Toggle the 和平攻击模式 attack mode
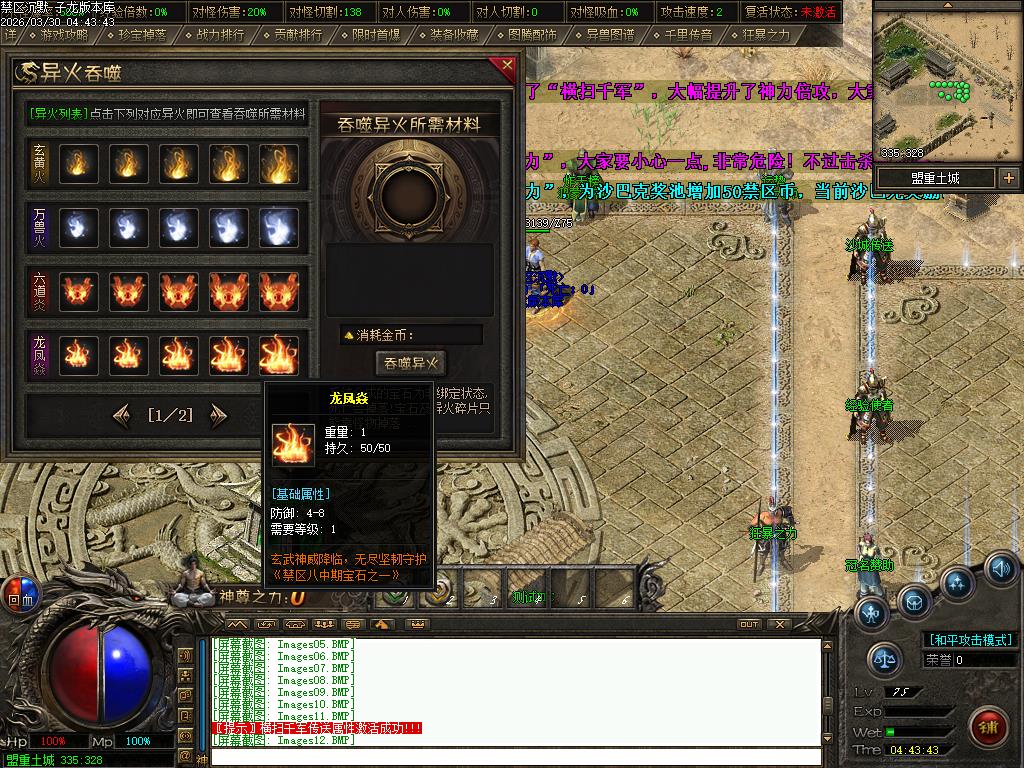The image size is (1024, 768). click(970, 640)
